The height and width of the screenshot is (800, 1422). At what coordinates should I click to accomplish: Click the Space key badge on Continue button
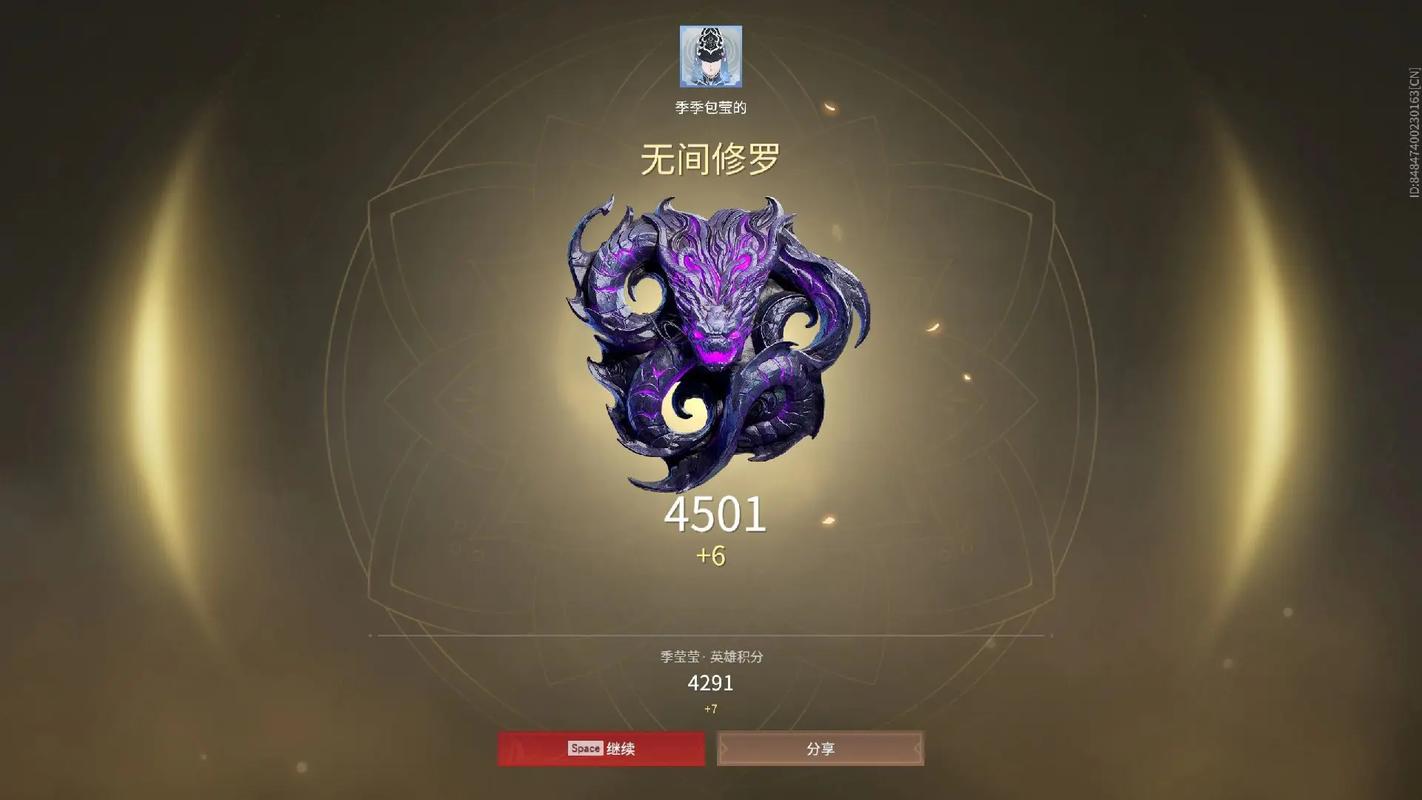tap(584, 748)
